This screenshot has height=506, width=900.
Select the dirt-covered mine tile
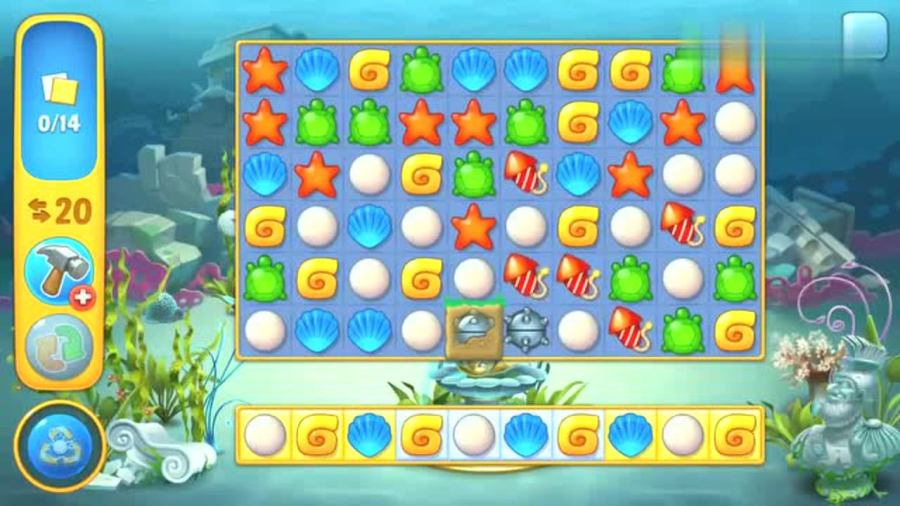coord(473,329)
